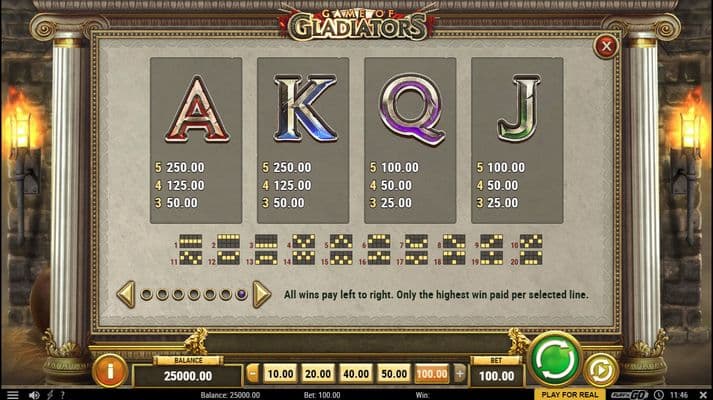Decrease the bet with the minus button
Image resolution: width=713 pixels, height=400 pixels.
[x=253, y=373]
